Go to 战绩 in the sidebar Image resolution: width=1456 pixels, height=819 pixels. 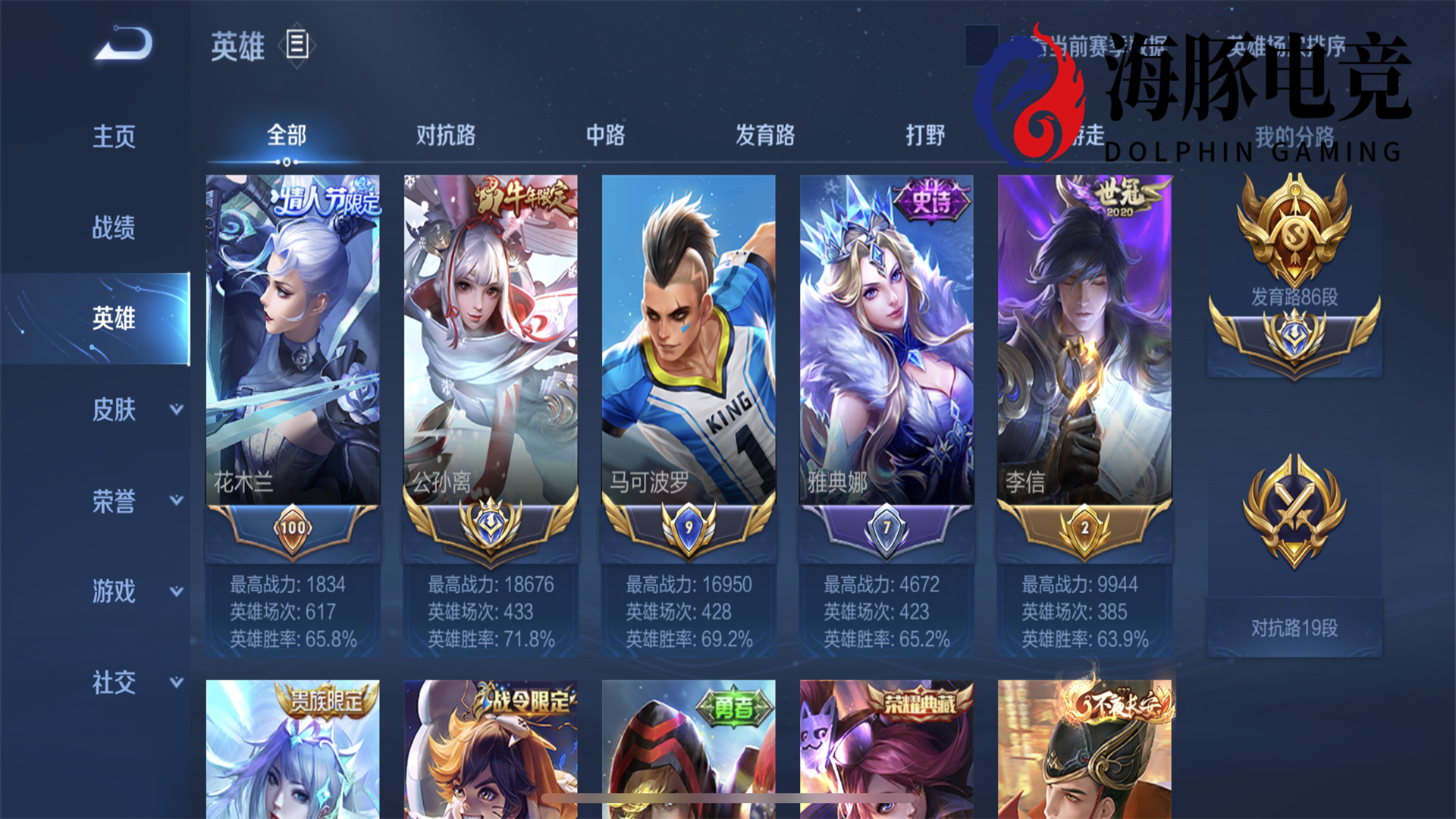114,229
